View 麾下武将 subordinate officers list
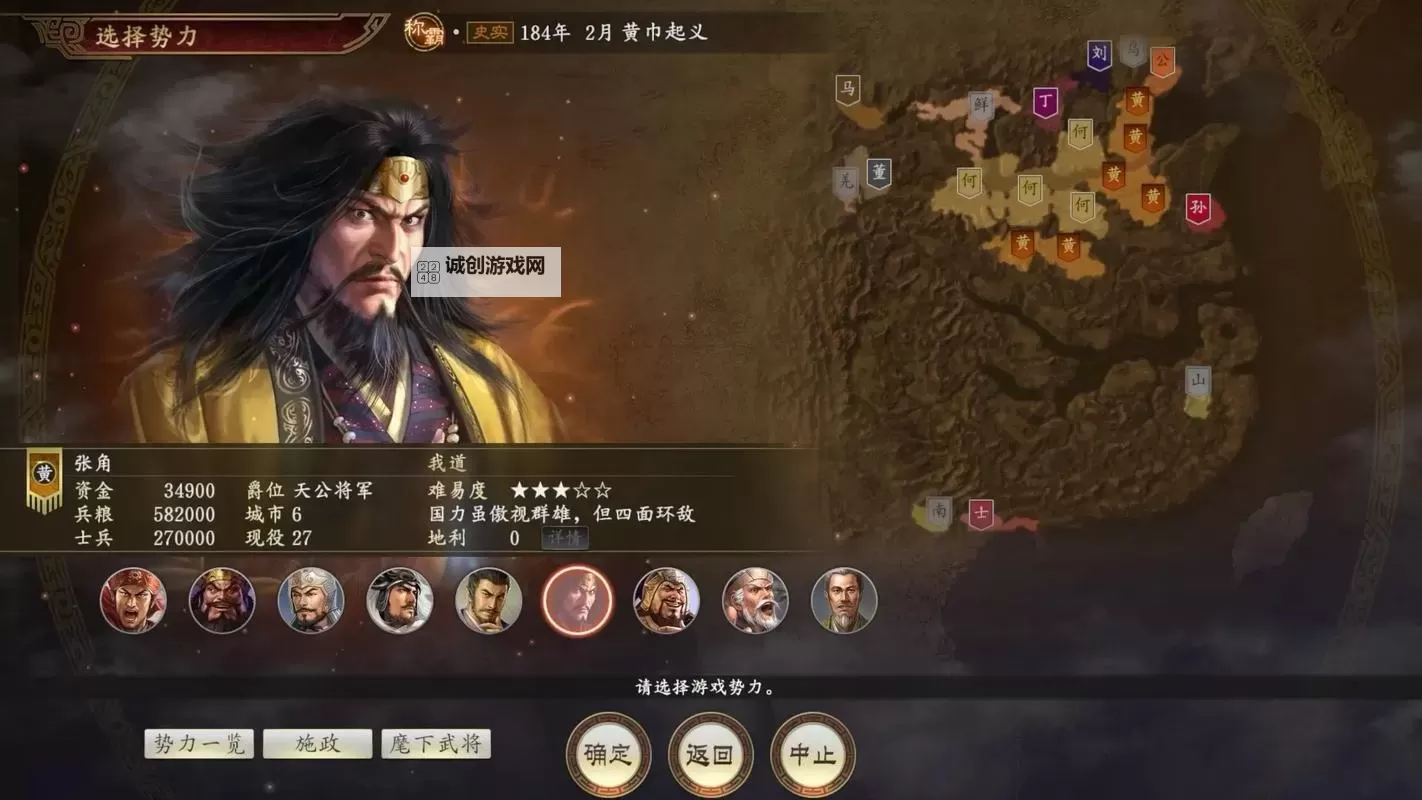This screenshot has height=800, width=1422. click(437, 743)
